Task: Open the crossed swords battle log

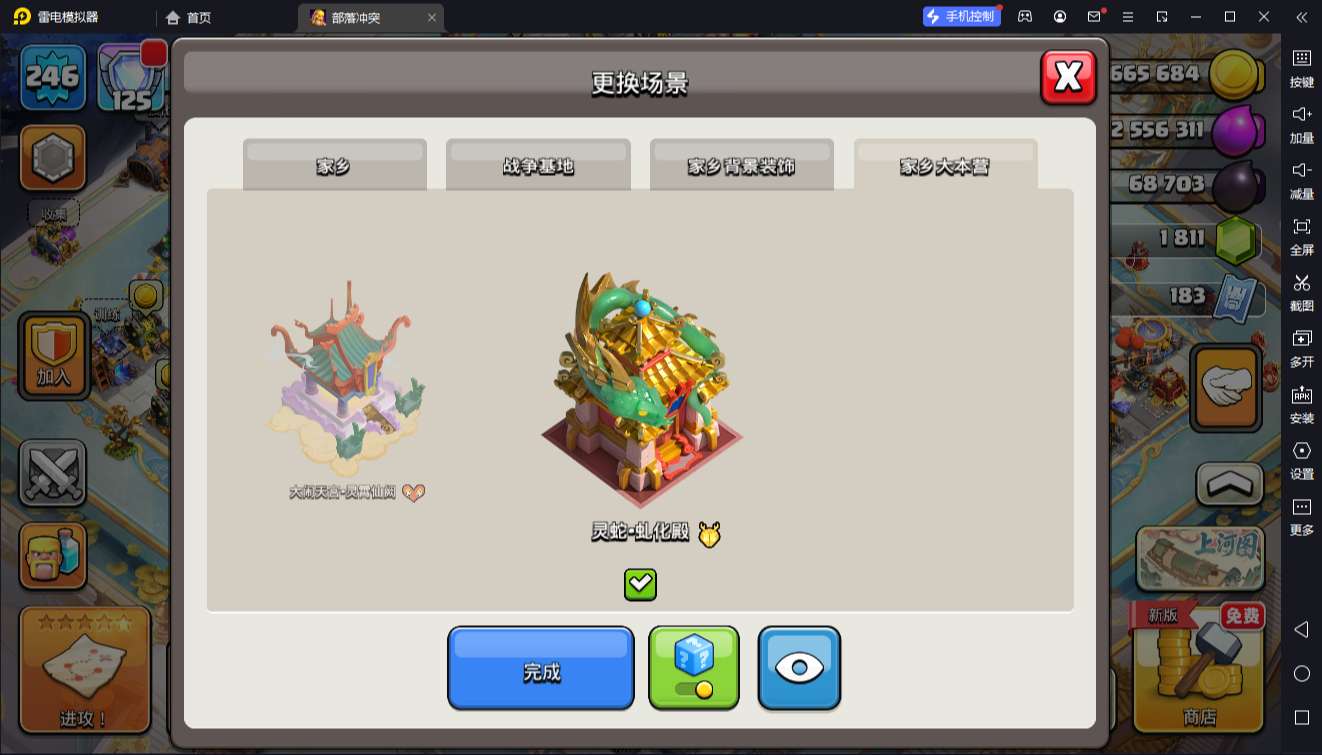Action: point(53,473)
